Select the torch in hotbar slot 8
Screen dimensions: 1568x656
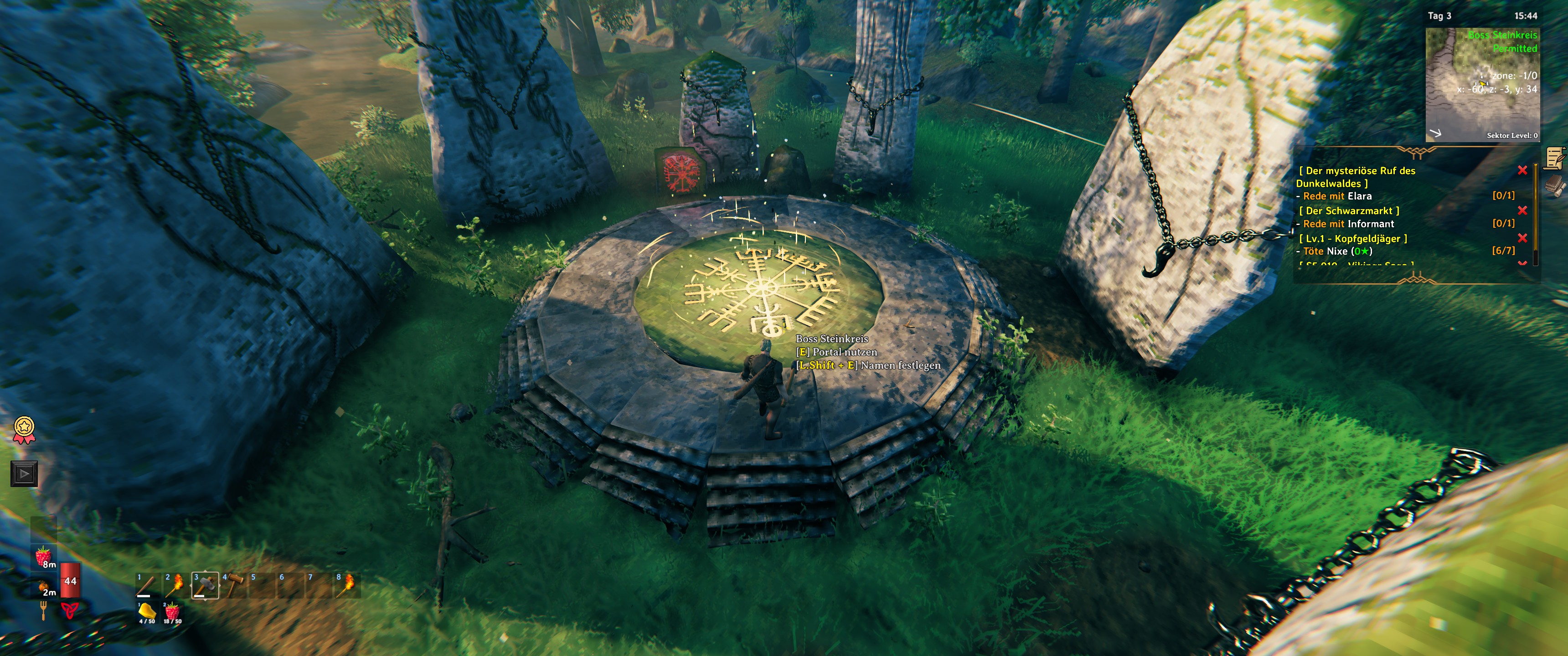(x=348, y=585)
